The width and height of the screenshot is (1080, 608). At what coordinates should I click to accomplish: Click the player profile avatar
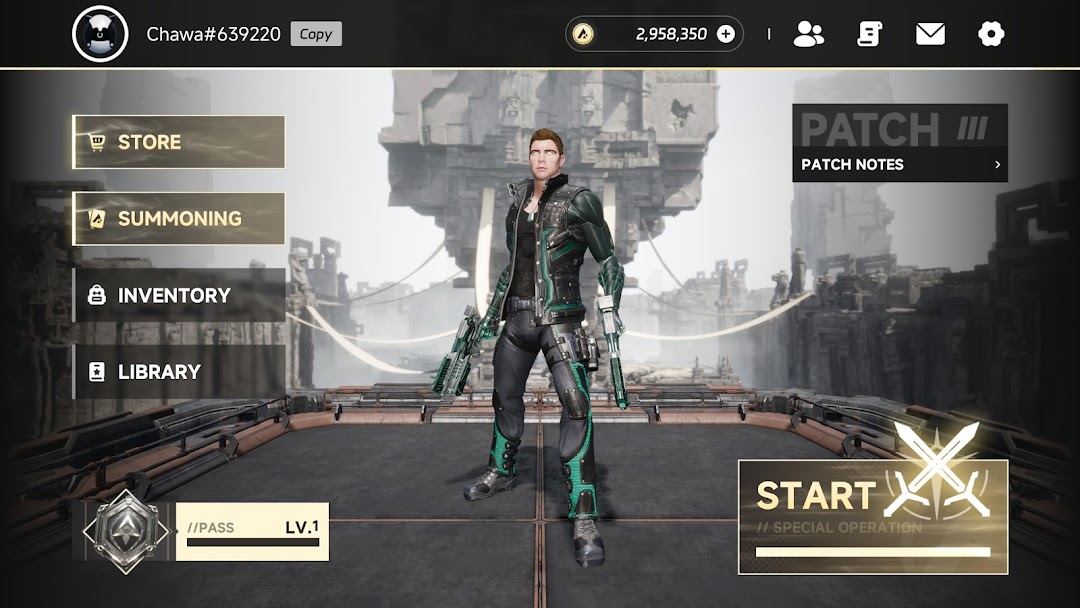tap(100, 34)
